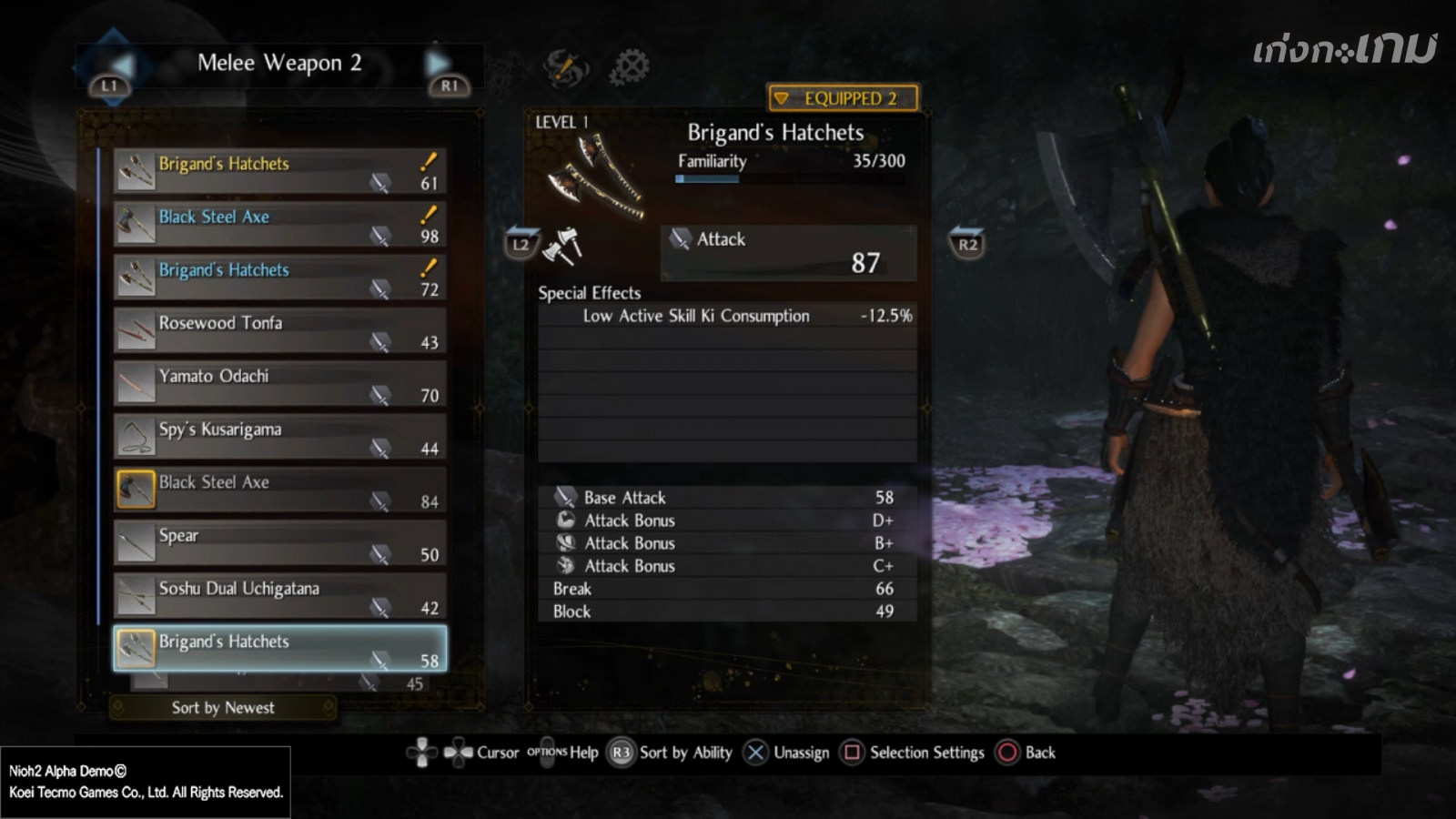Pick the Brigand's Hatchets rated 72

(x=279, y=278)
